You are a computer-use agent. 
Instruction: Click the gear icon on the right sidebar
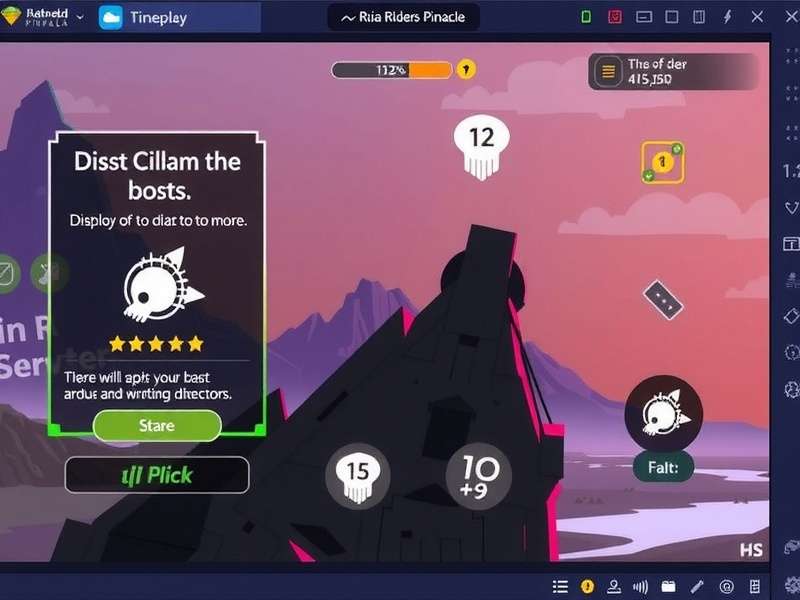point(791,388)
